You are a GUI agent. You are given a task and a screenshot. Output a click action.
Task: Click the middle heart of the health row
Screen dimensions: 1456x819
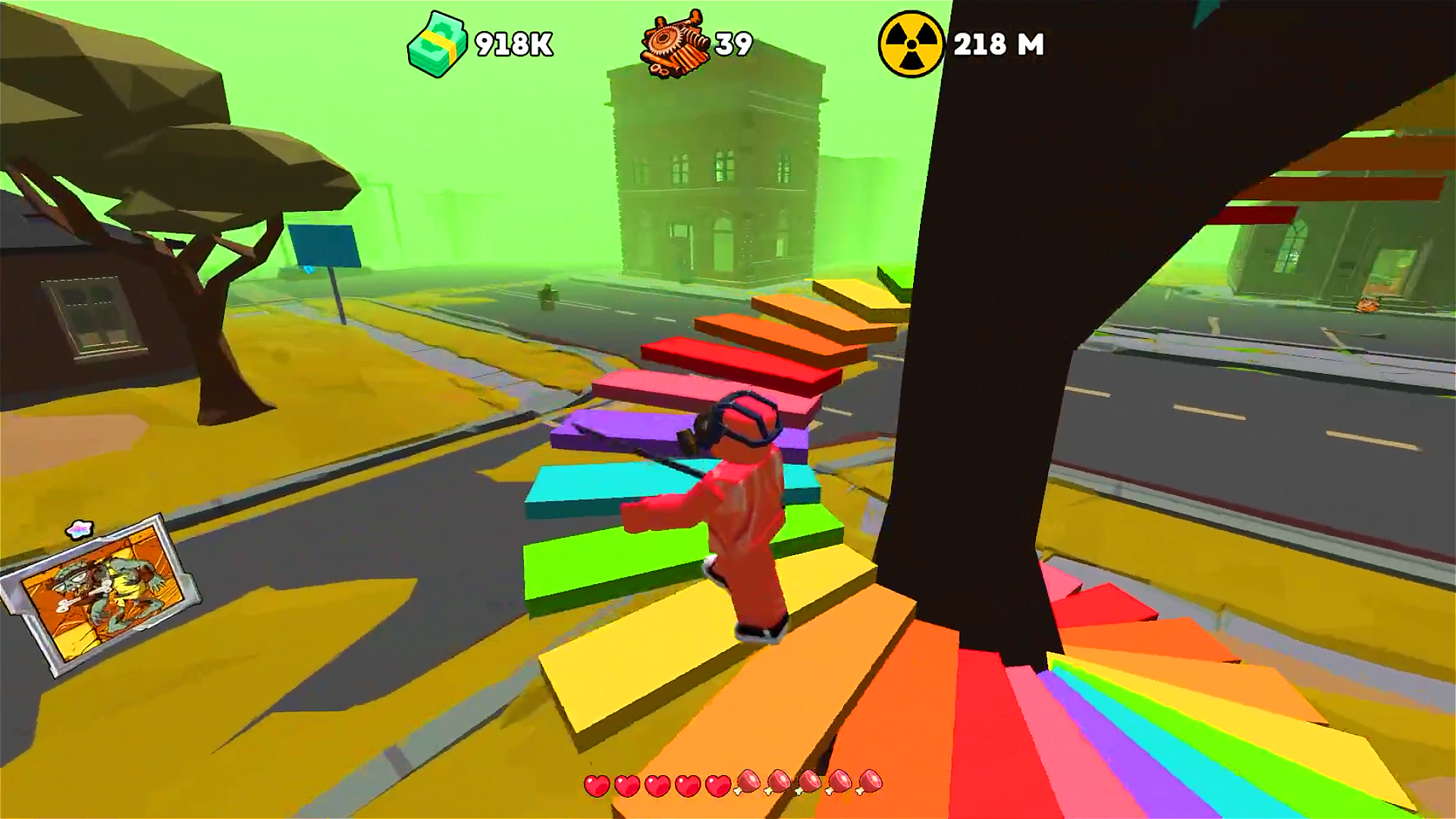click(659, 786)
